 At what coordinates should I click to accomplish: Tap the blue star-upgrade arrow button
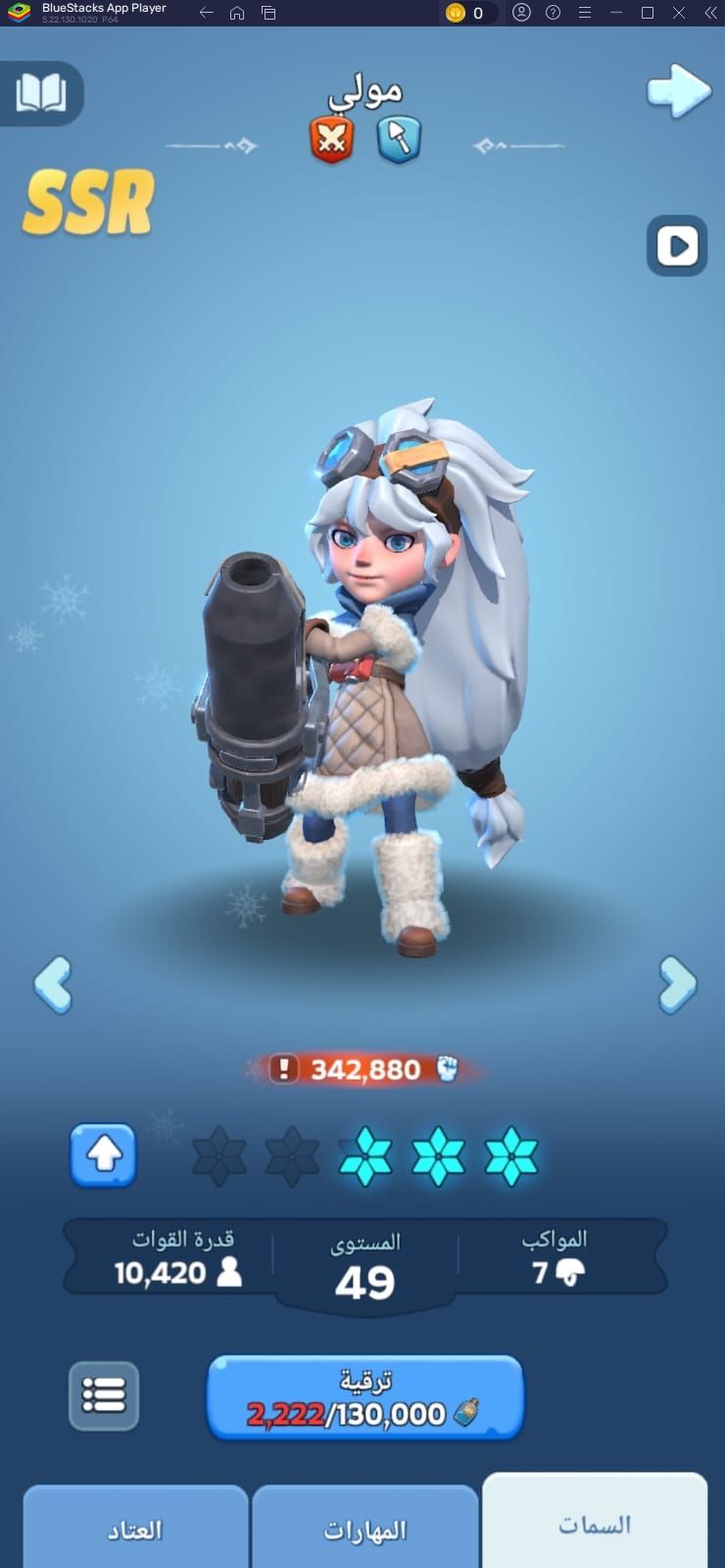(103, 1155)
